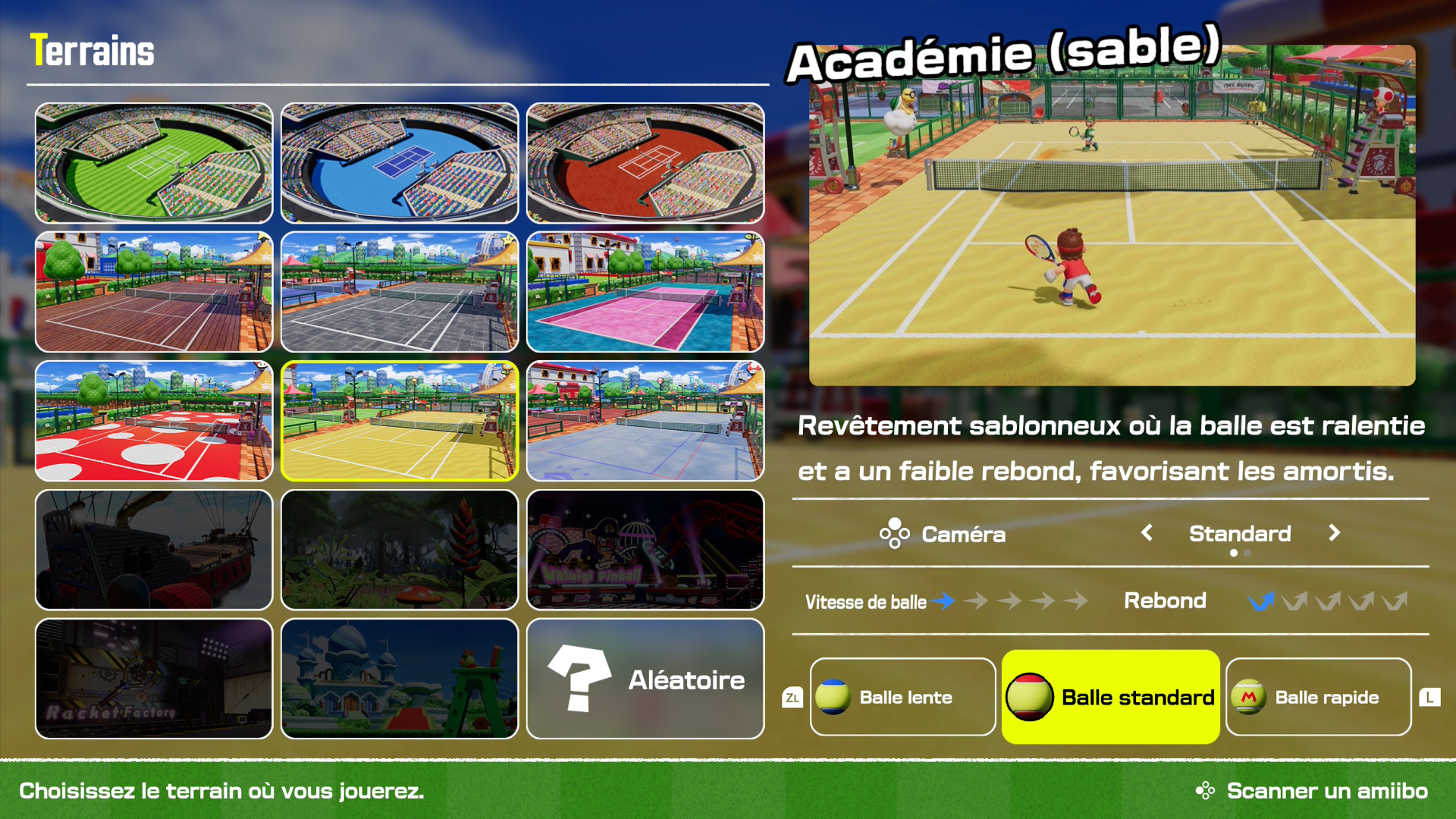Switch camera with the left arrow
This screenshot has height=819, width=1456.
(x=1147, y=533)
